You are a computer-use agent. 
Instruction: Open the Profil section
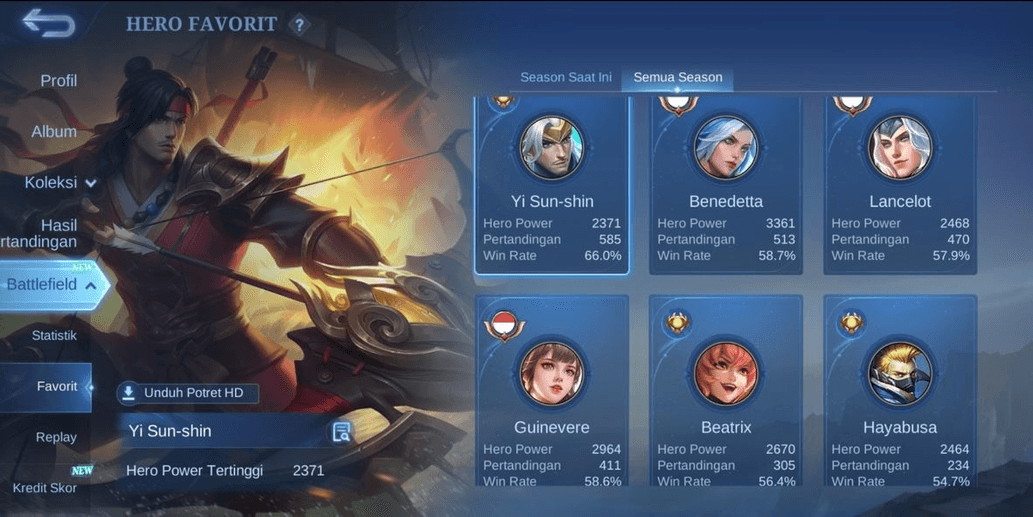tap(58, 81)
